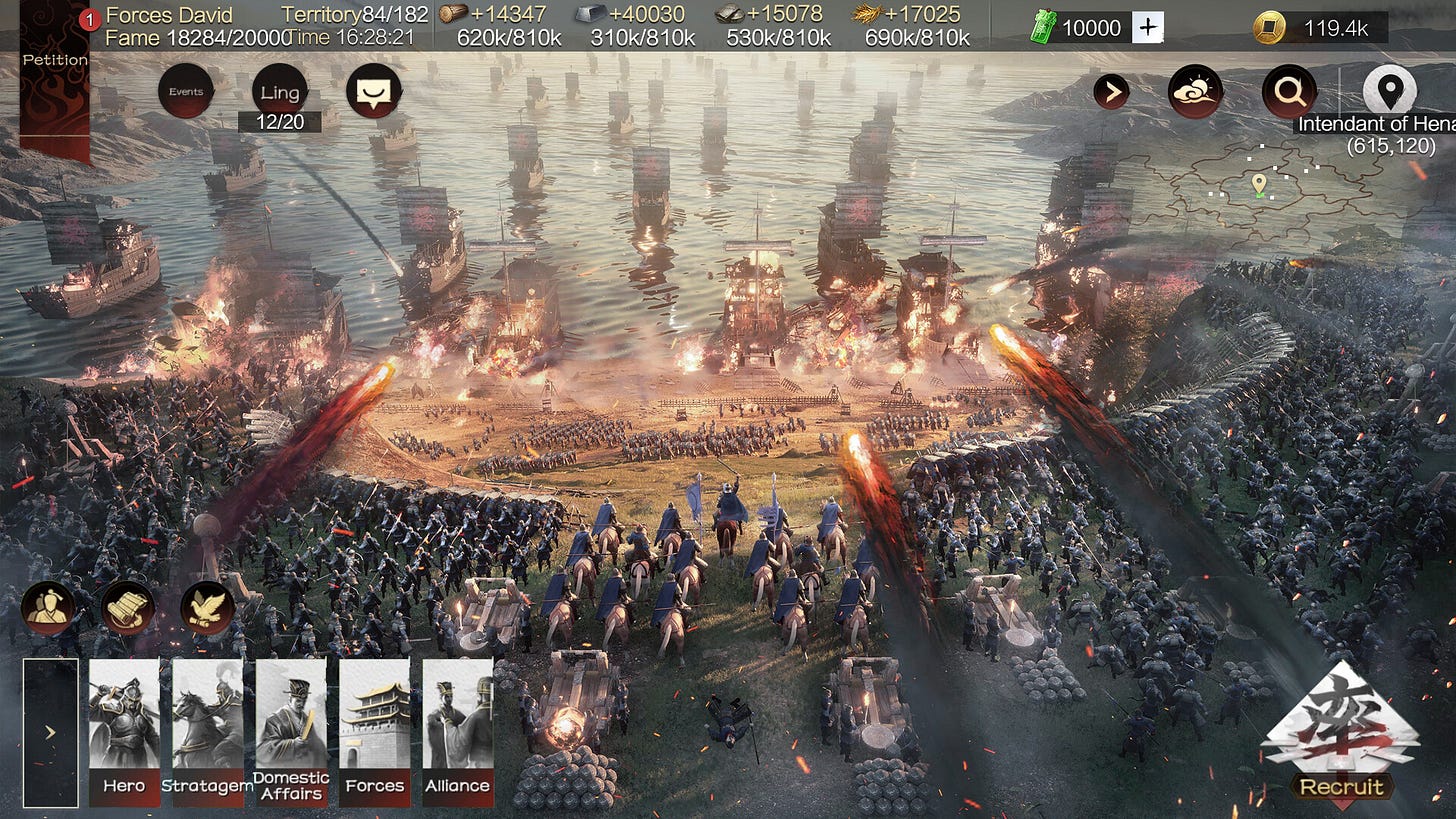
Task: Show the Forces menu
Action: (x=374, y=732)
